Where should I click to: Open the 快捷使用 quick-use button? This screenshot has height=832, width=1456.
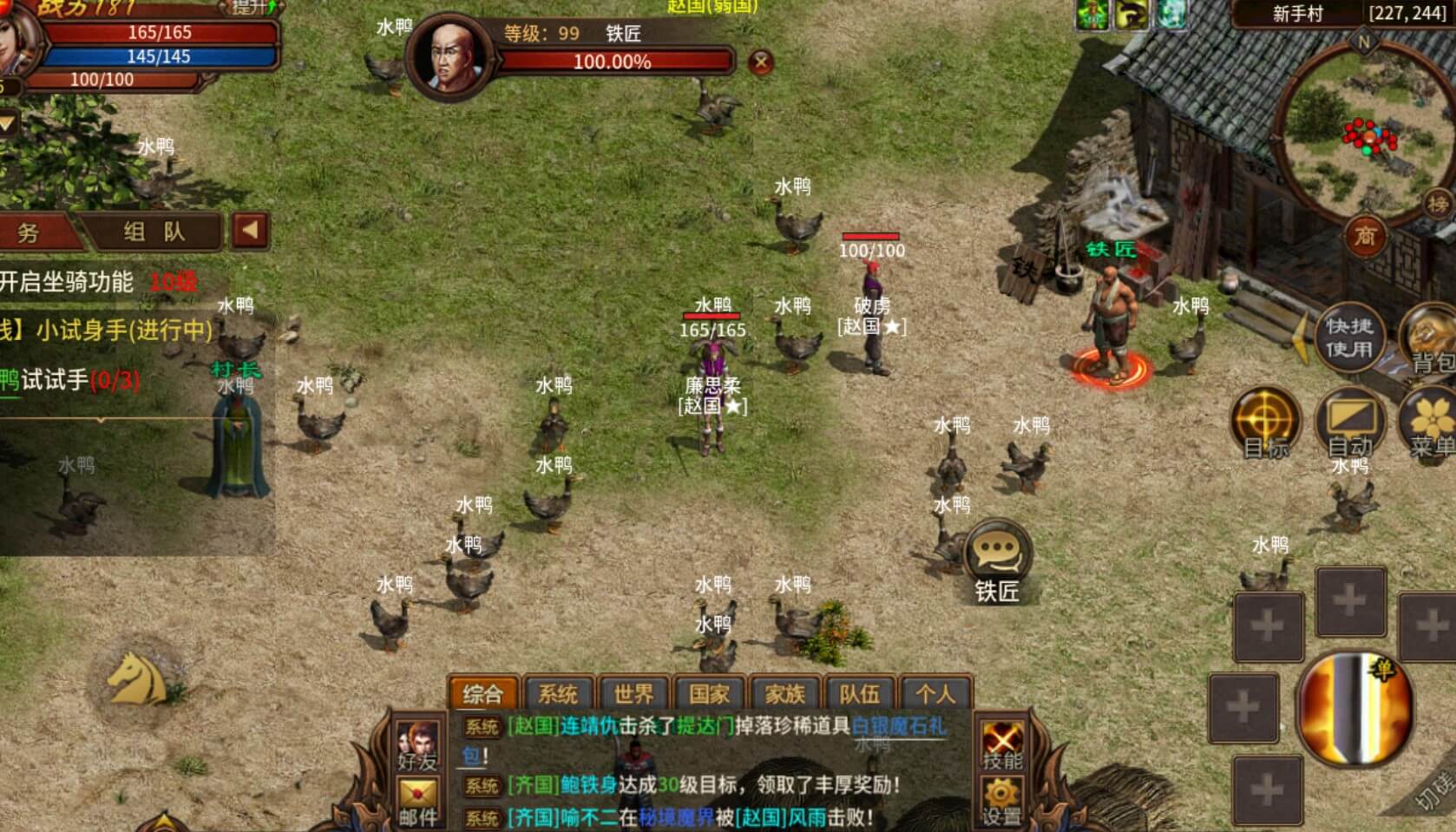[x=1348, y=337]
